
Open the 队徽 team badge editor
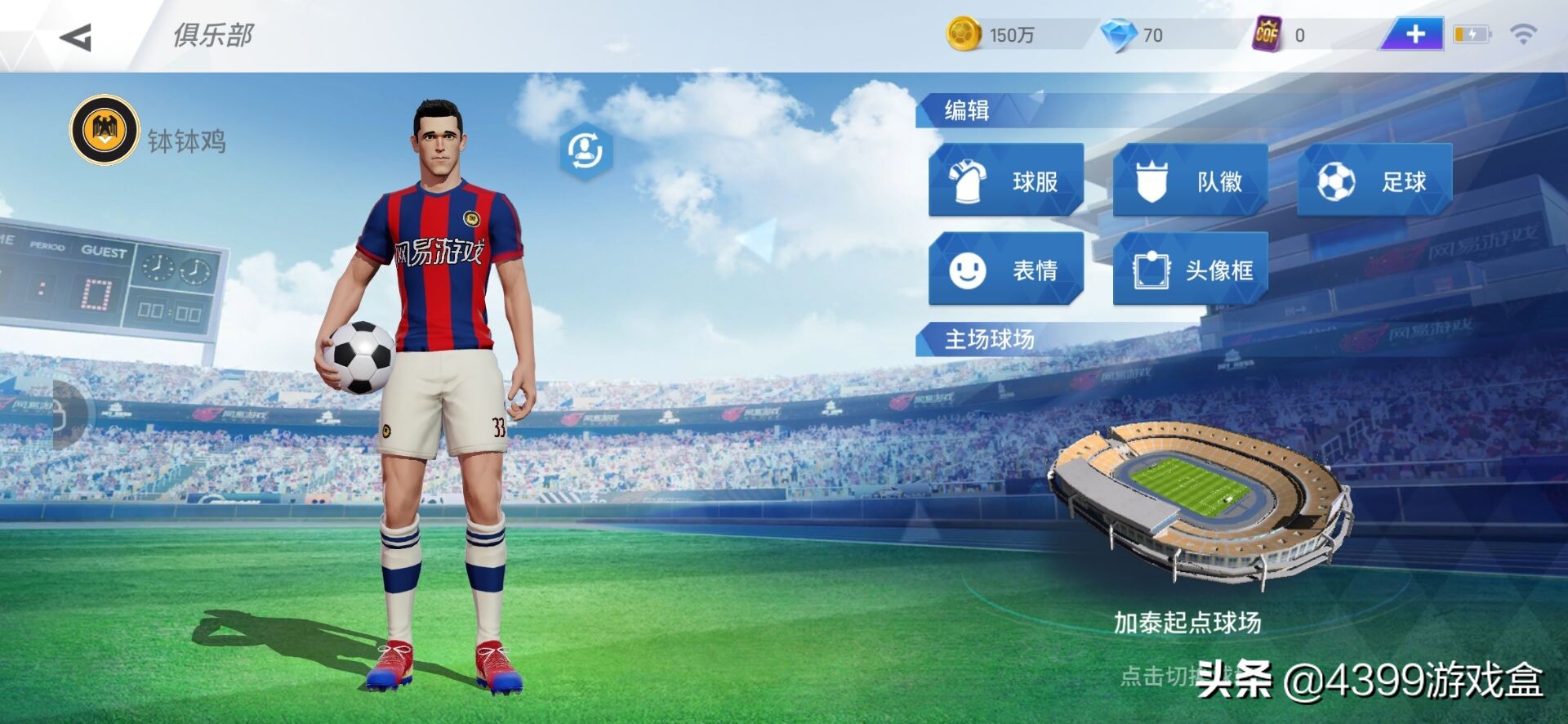pos(1190,181)
